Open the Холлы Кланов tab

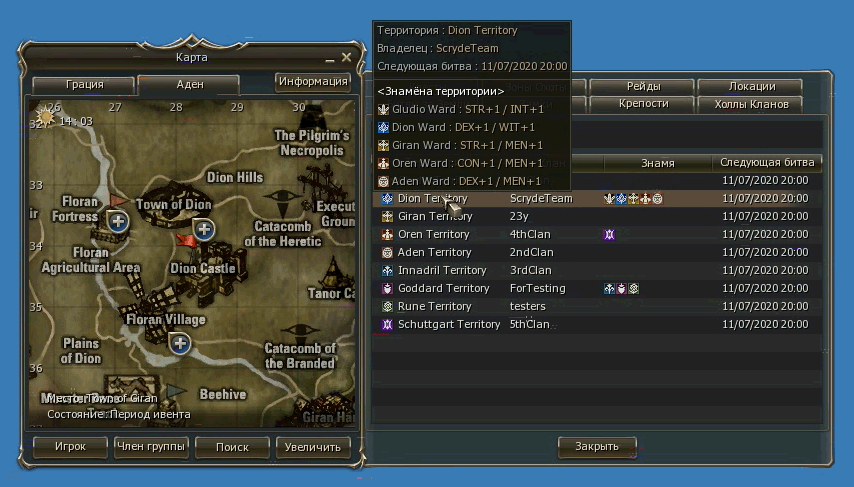pos(751,104)
